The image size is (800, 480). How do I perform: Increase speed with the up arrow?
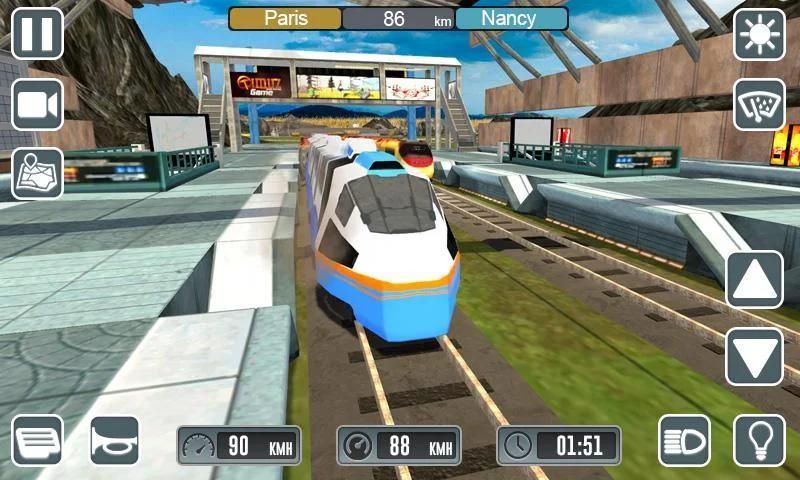[754, 279]
